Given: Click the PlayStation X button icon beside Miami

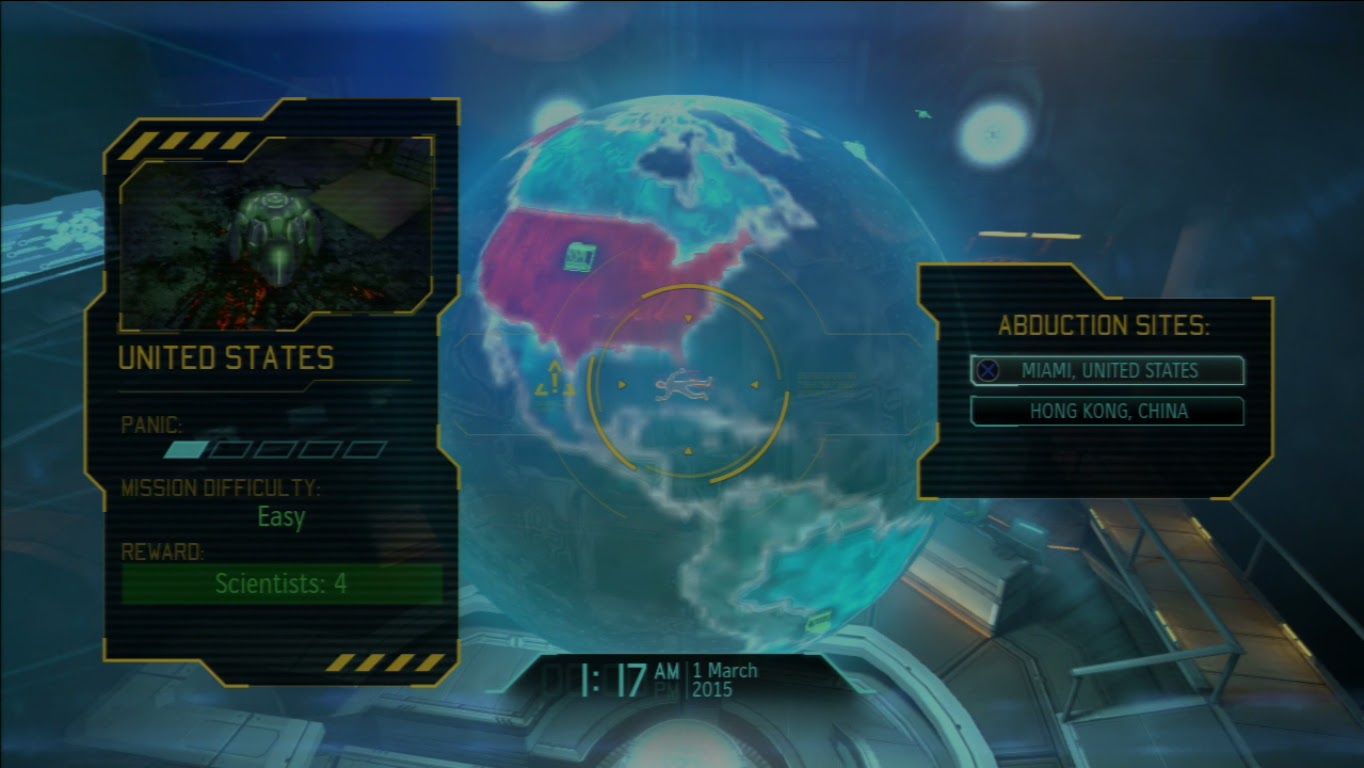Looking at the screenshot, I should click(990, 370).
